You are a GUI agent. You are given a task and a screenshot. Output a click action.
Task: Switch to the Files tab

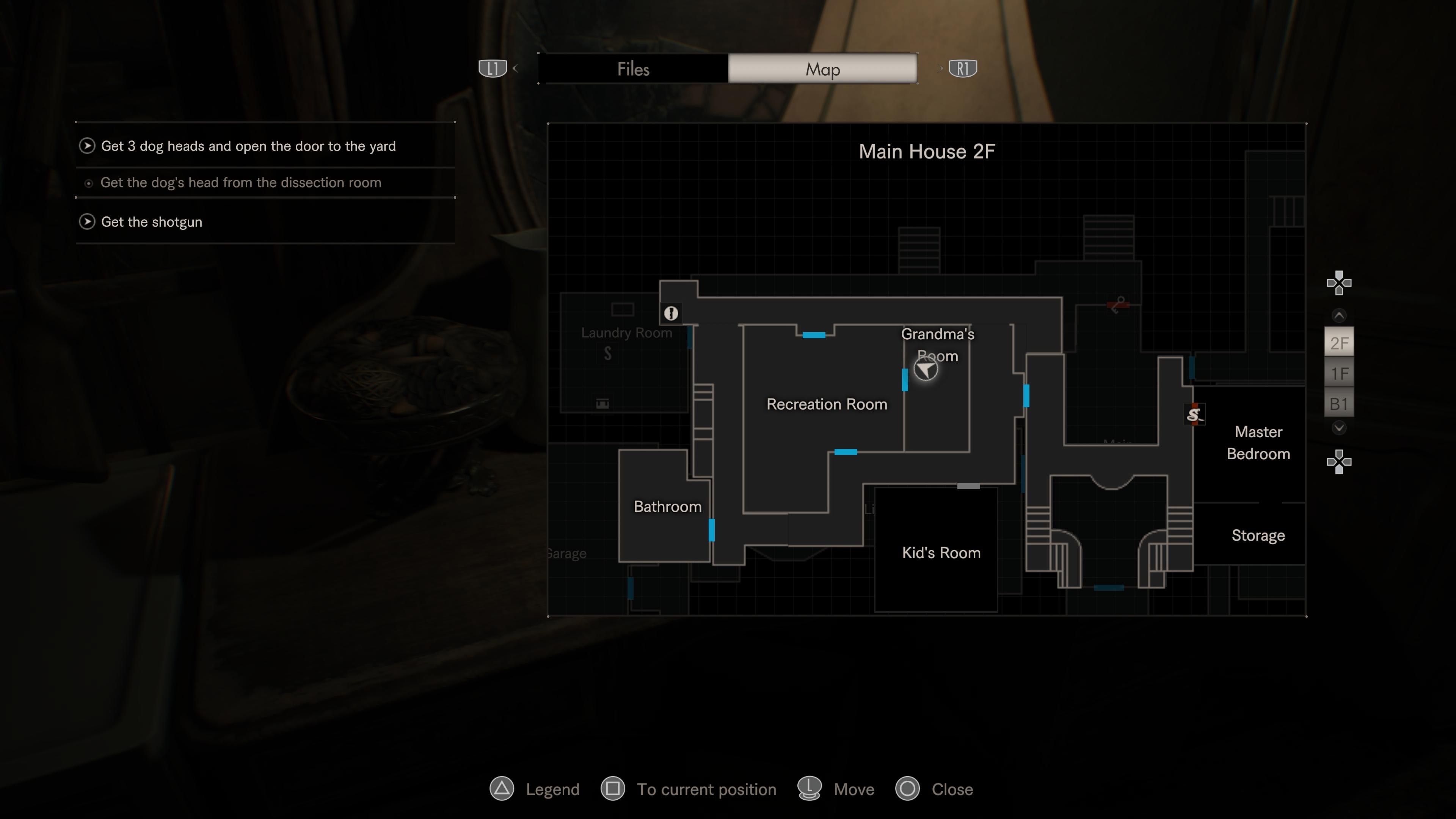point(633,69)
